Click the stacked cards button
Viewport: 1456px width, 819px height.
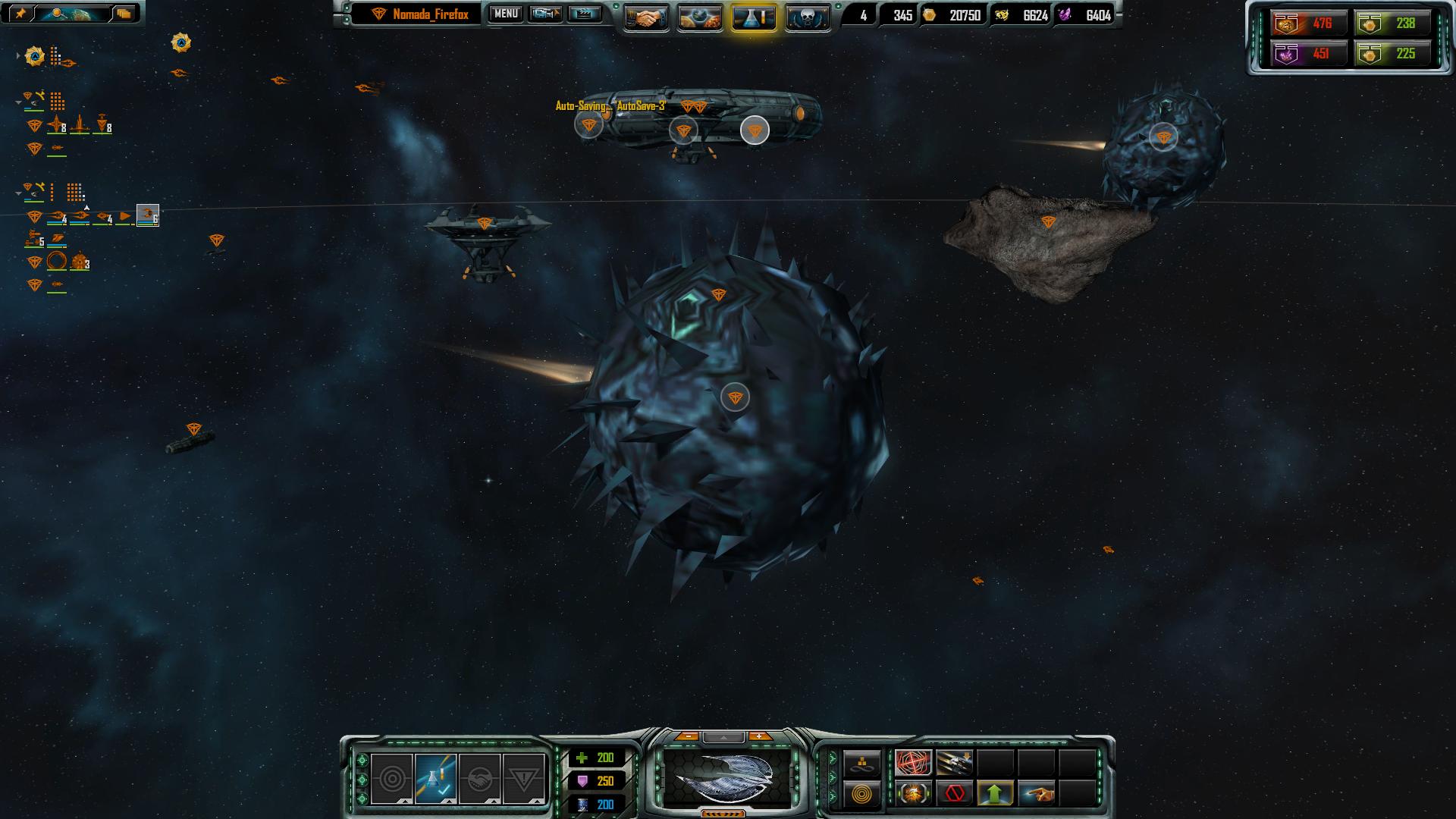click(x=124, y=14)
